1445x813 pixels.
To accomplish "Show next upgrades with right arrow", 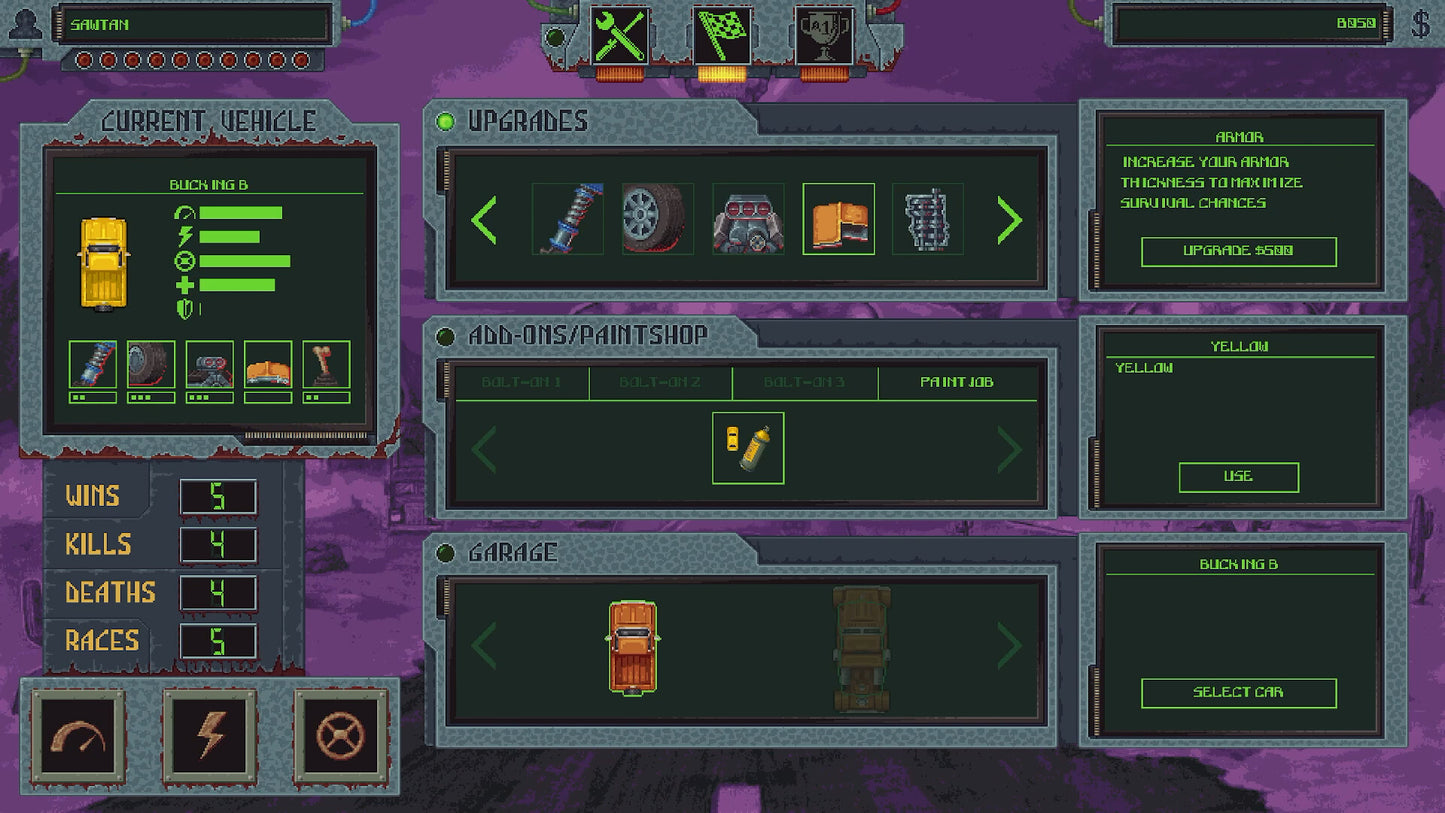I will pyautogui.click(x=1009, y=220).
